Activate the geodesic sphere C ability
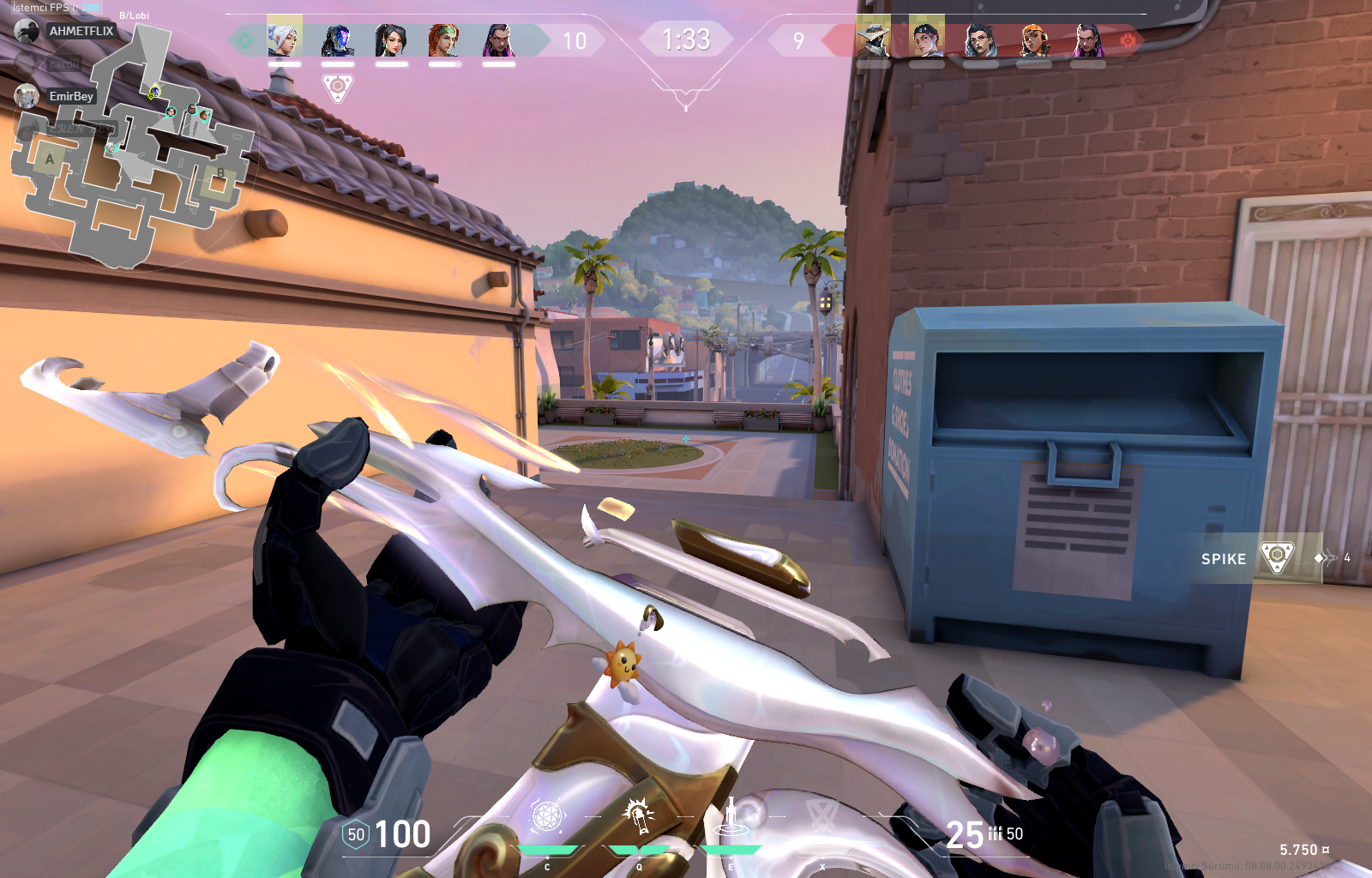Viewport: 1372px width, 878px height. [x=547, y=817]
